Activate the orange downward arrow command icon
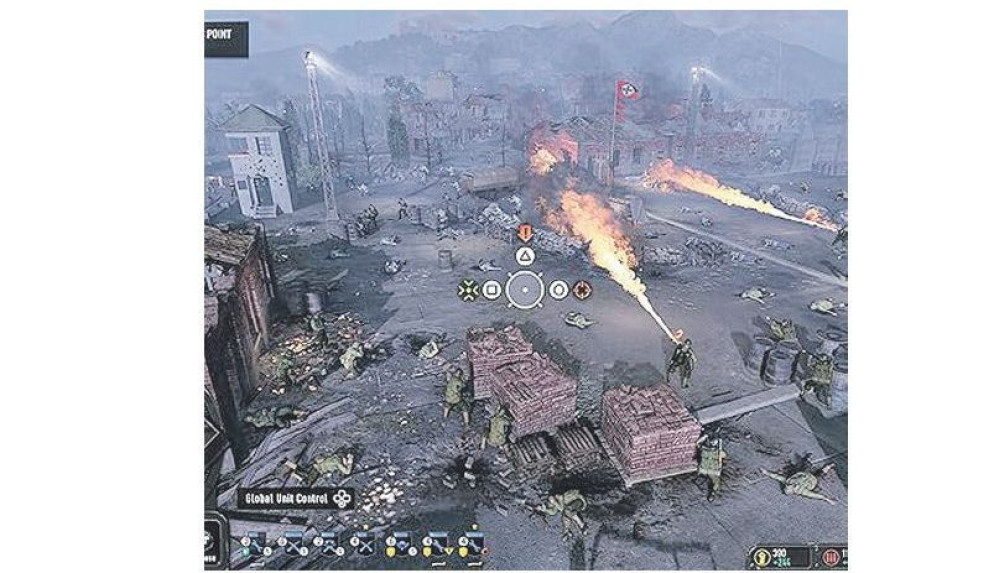Viewport: 994px width, 573px height. click(x=525, y=232)
